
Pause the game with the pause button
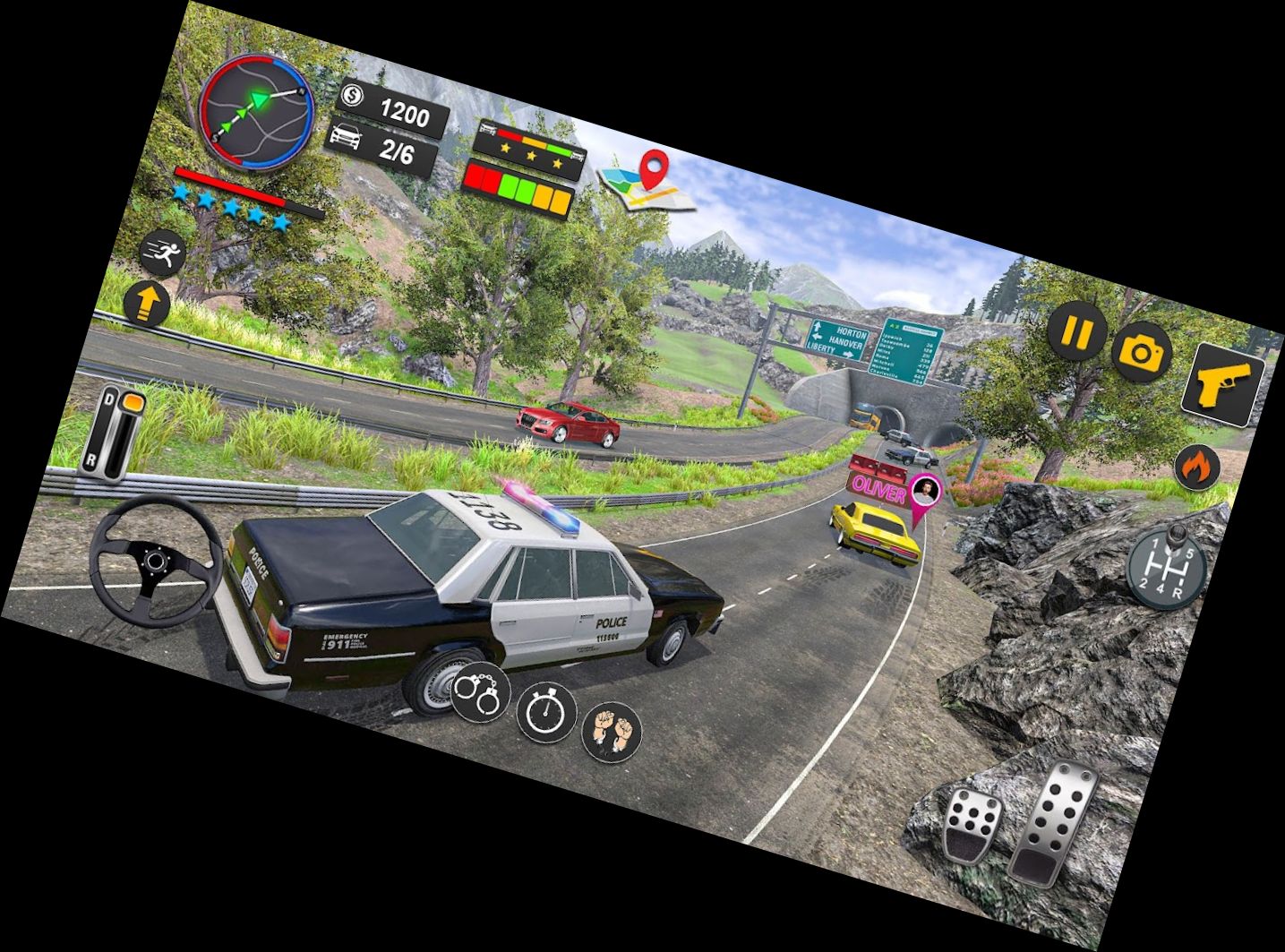(x=1077, y=332)
